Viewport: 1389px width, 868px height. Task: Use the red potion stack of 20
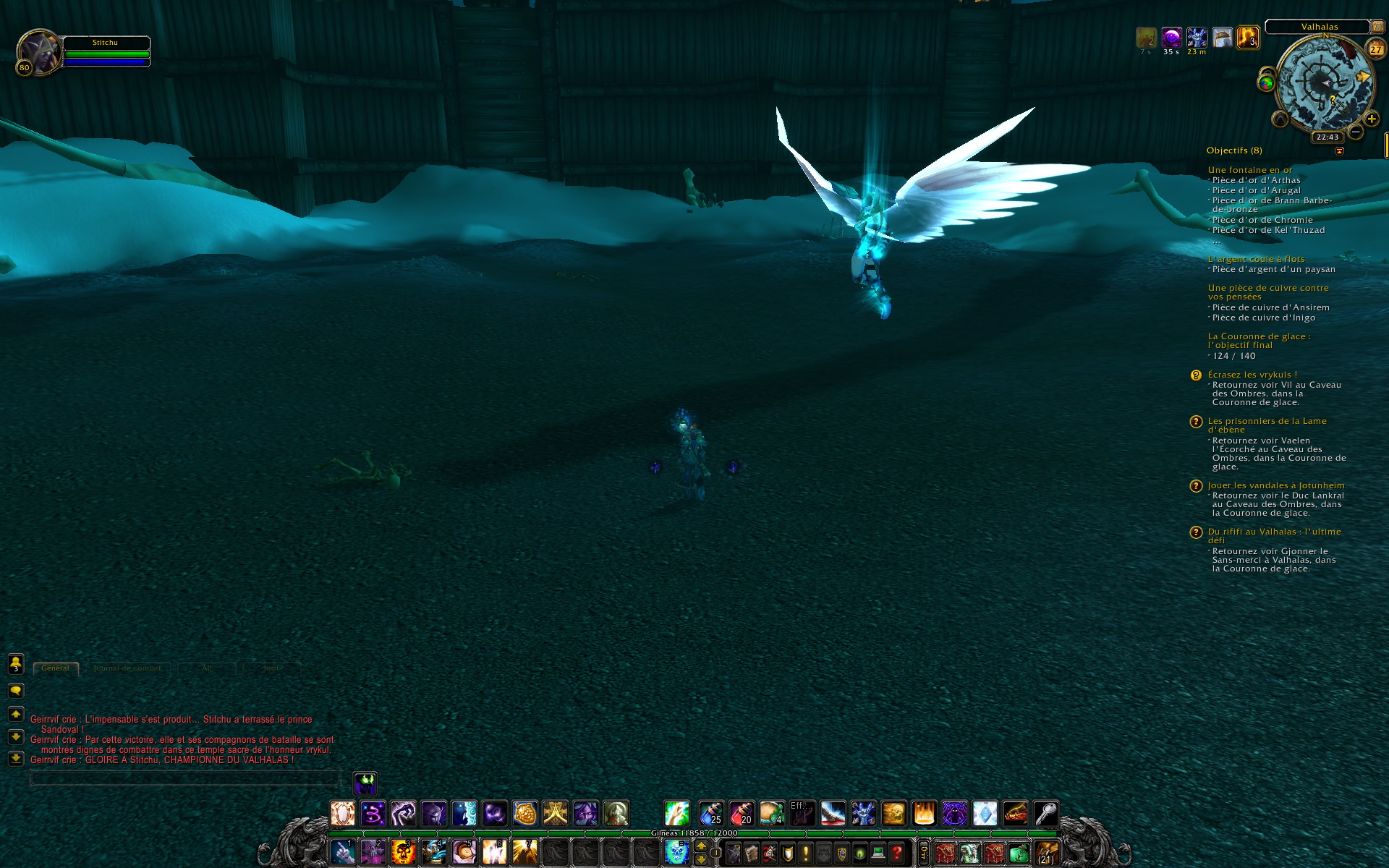(x=741, y=813)
